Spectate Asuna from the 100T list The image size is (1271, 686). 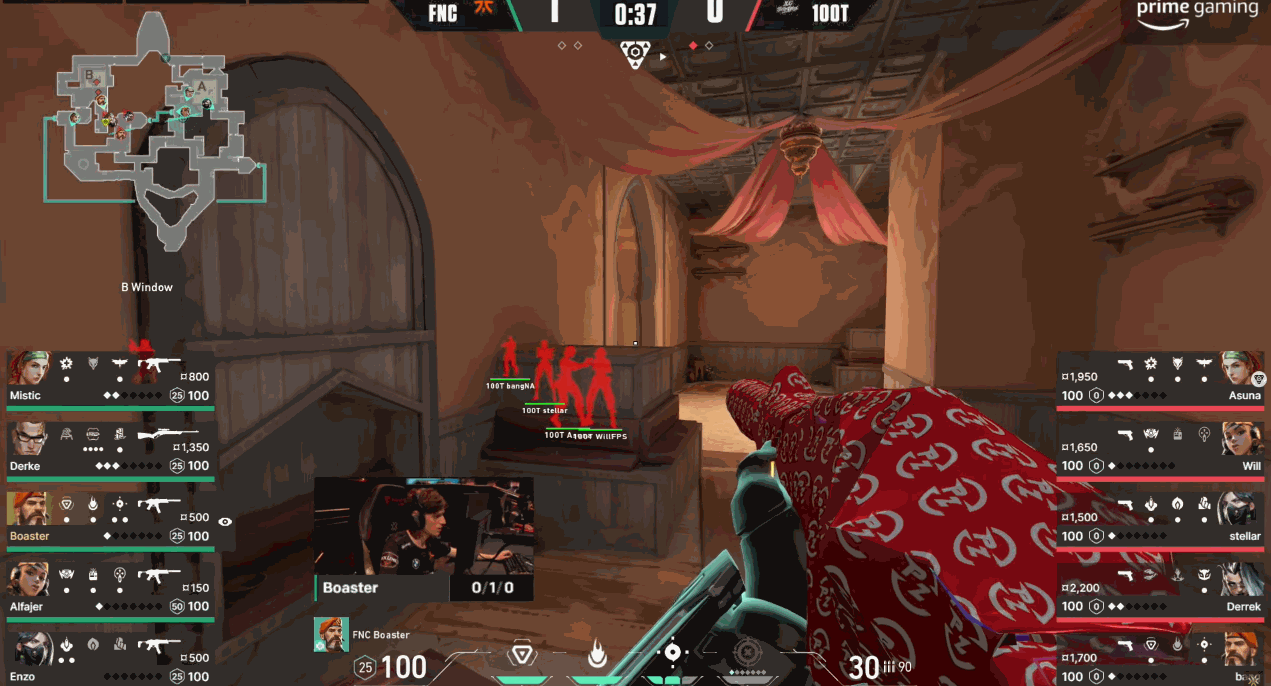click(1160, 378)
